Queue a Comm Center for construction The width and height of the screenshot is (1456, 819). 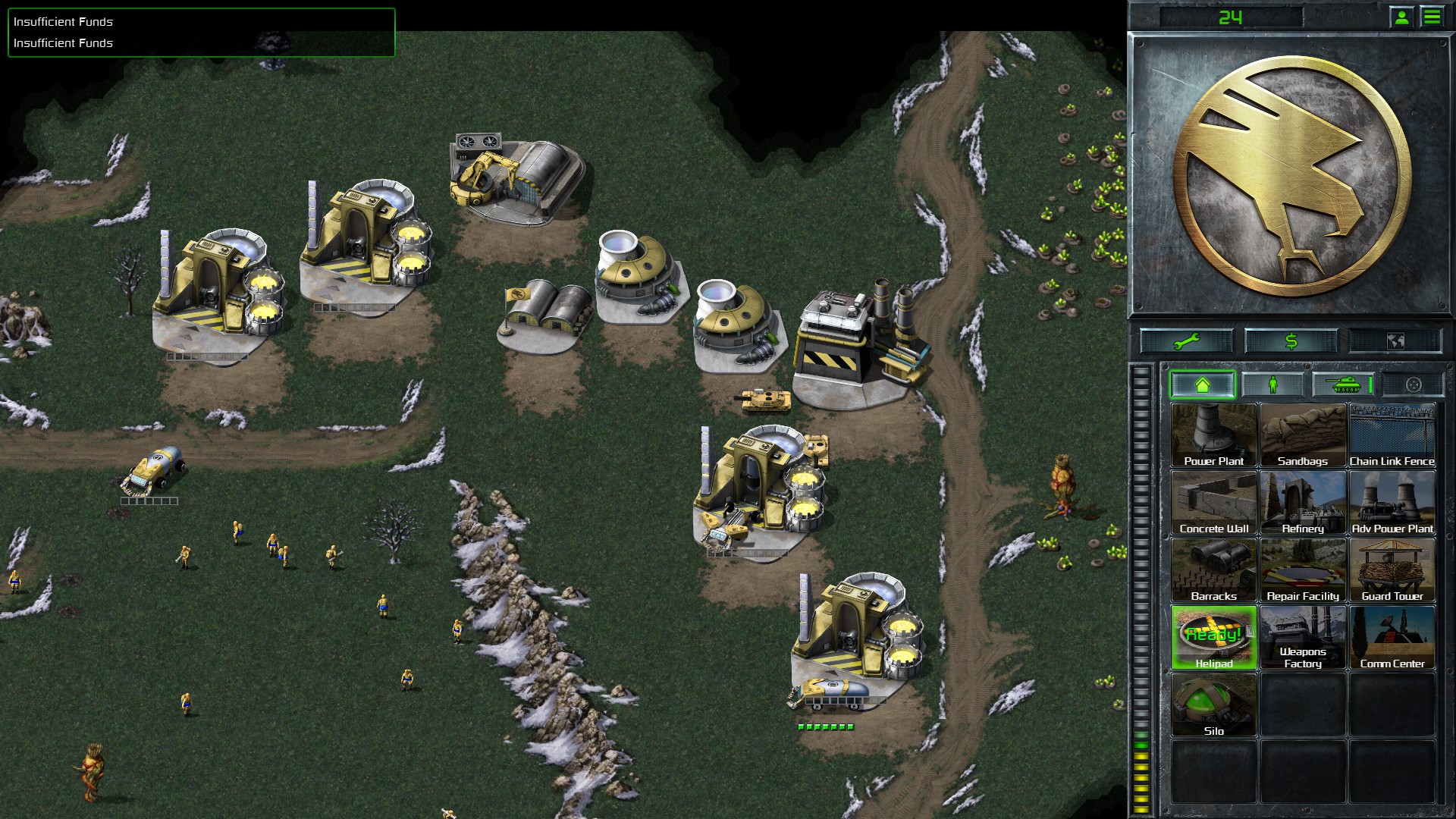pos(1392,637)
